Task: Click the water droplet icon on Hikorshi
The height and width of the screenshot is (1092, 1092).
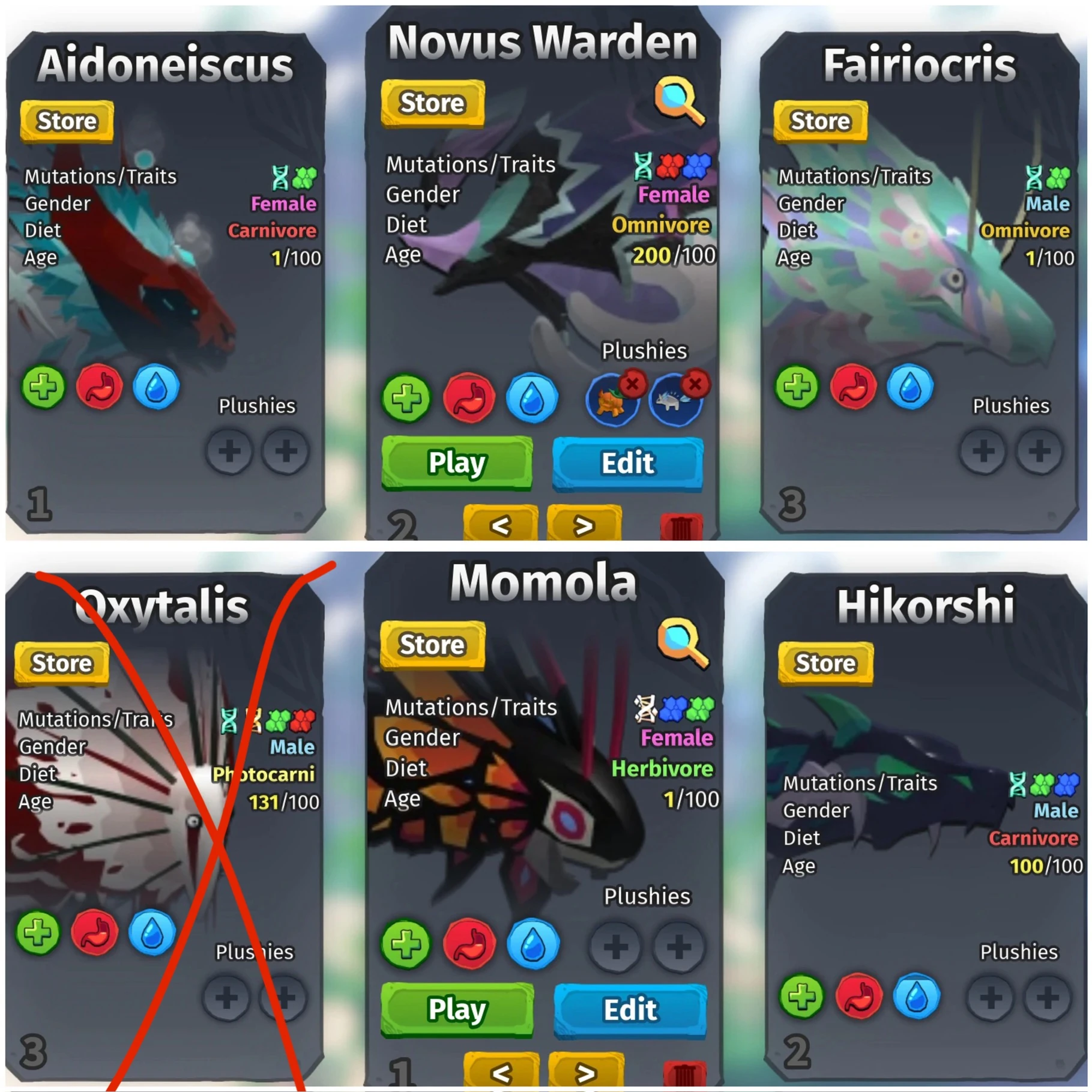Action: 917,995
